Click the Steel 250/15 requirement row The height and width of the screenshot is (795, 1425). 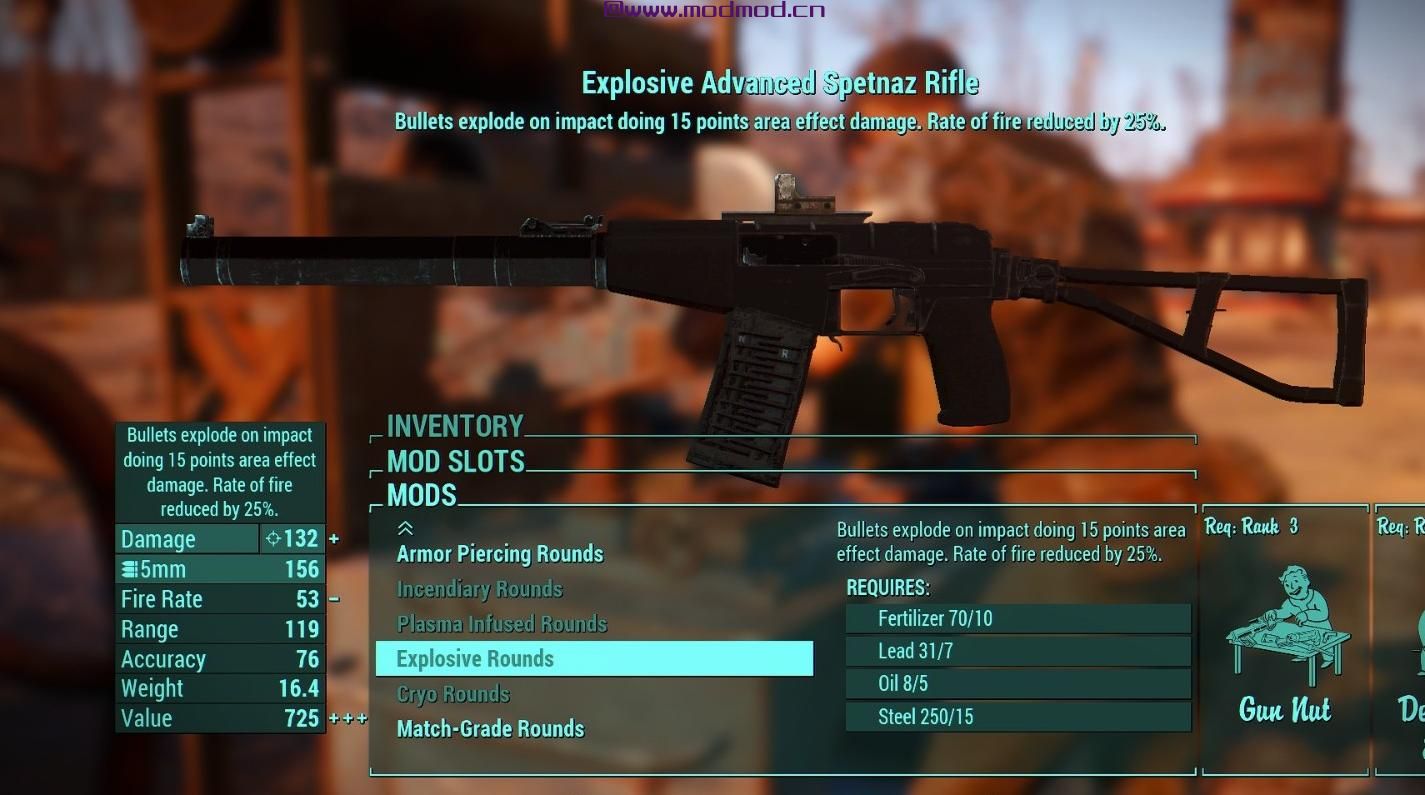point(1017,716)
